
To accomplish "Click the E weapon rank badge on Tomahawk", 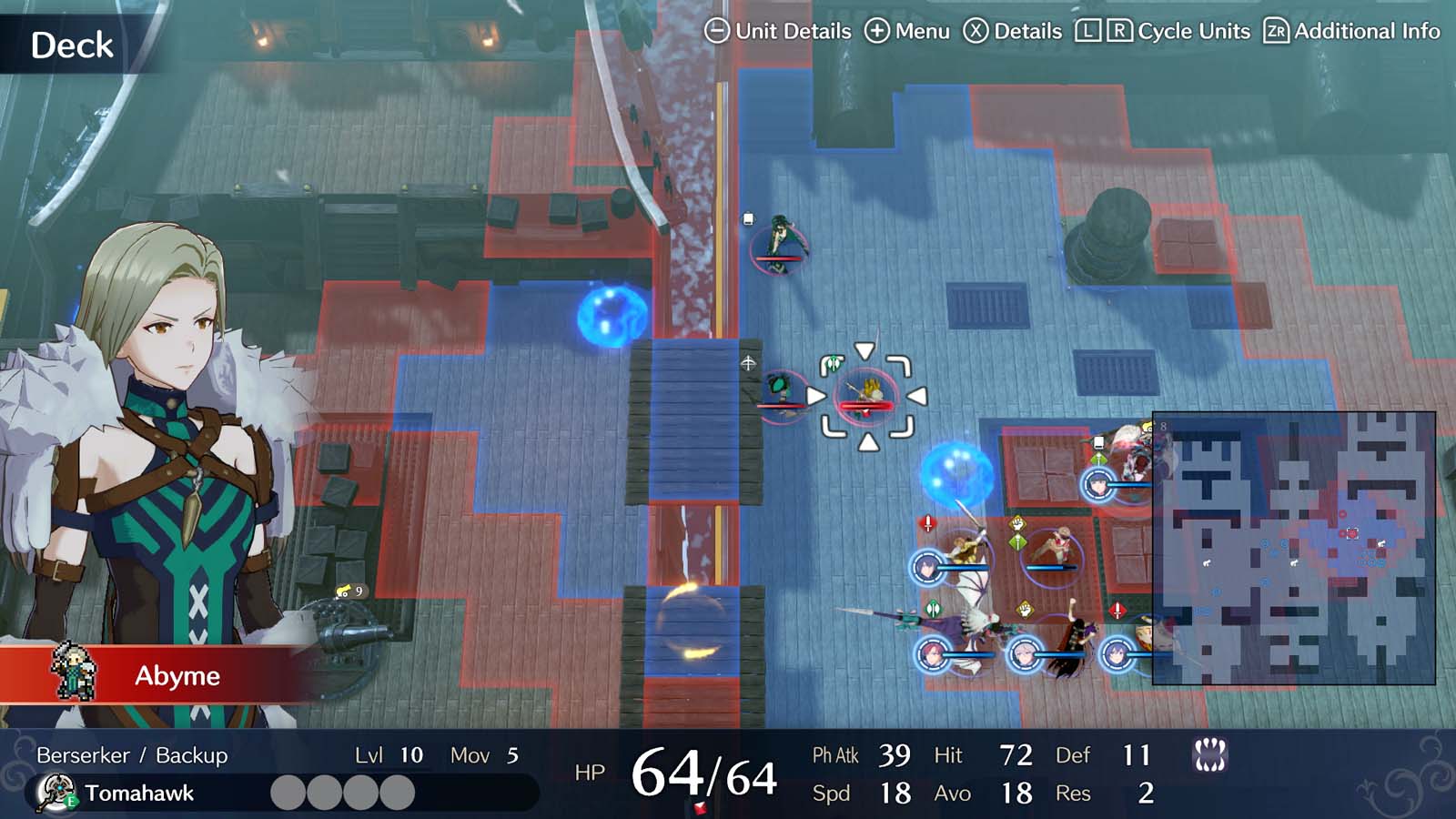I will (71, 801).
